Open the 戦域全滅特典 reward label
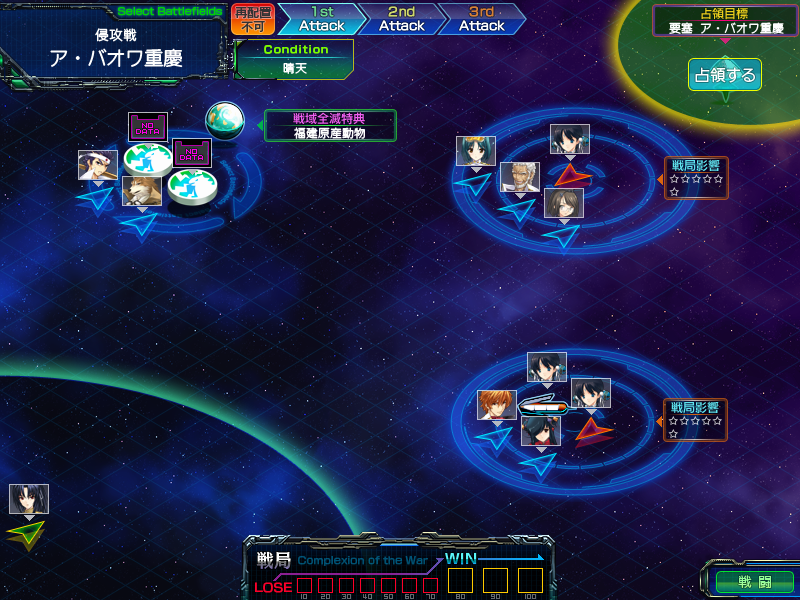The image size is (800, 600). coord(330,125)
